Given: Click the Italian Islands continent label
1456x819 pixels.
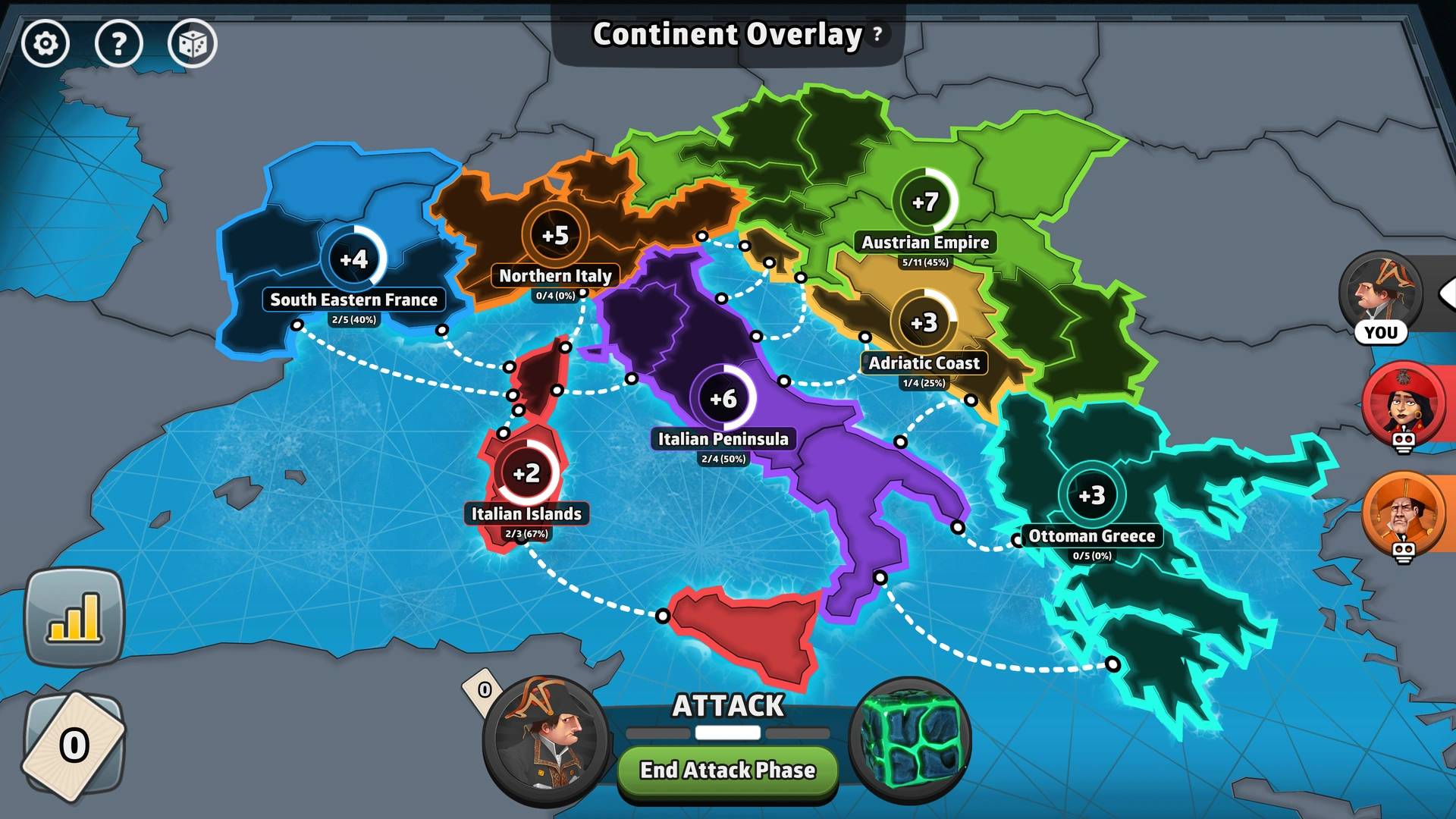Looking at the screenshot, I should click(525, 513).
